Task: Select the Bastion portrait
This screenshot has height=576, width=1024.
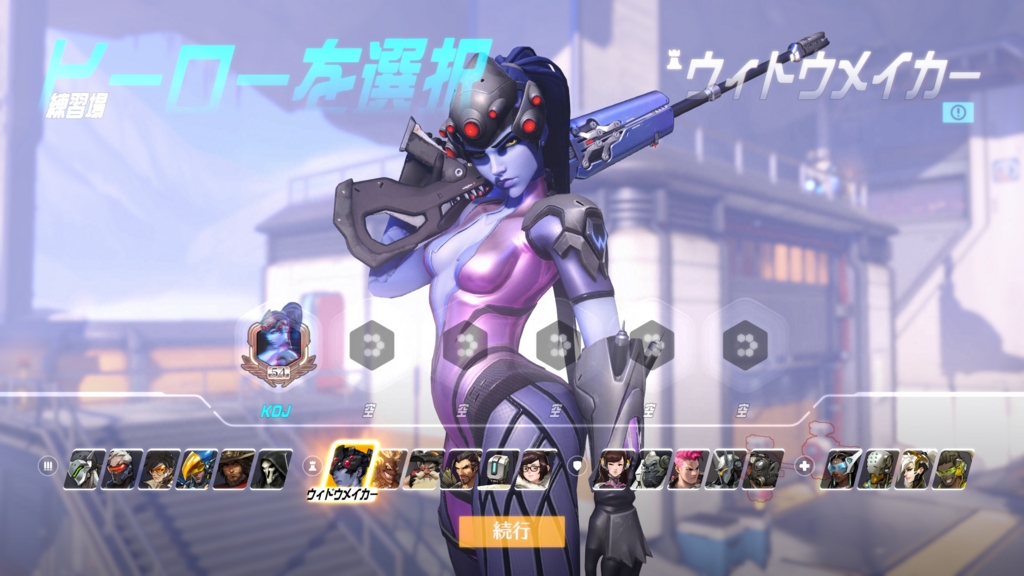Action: coord(500,468)
